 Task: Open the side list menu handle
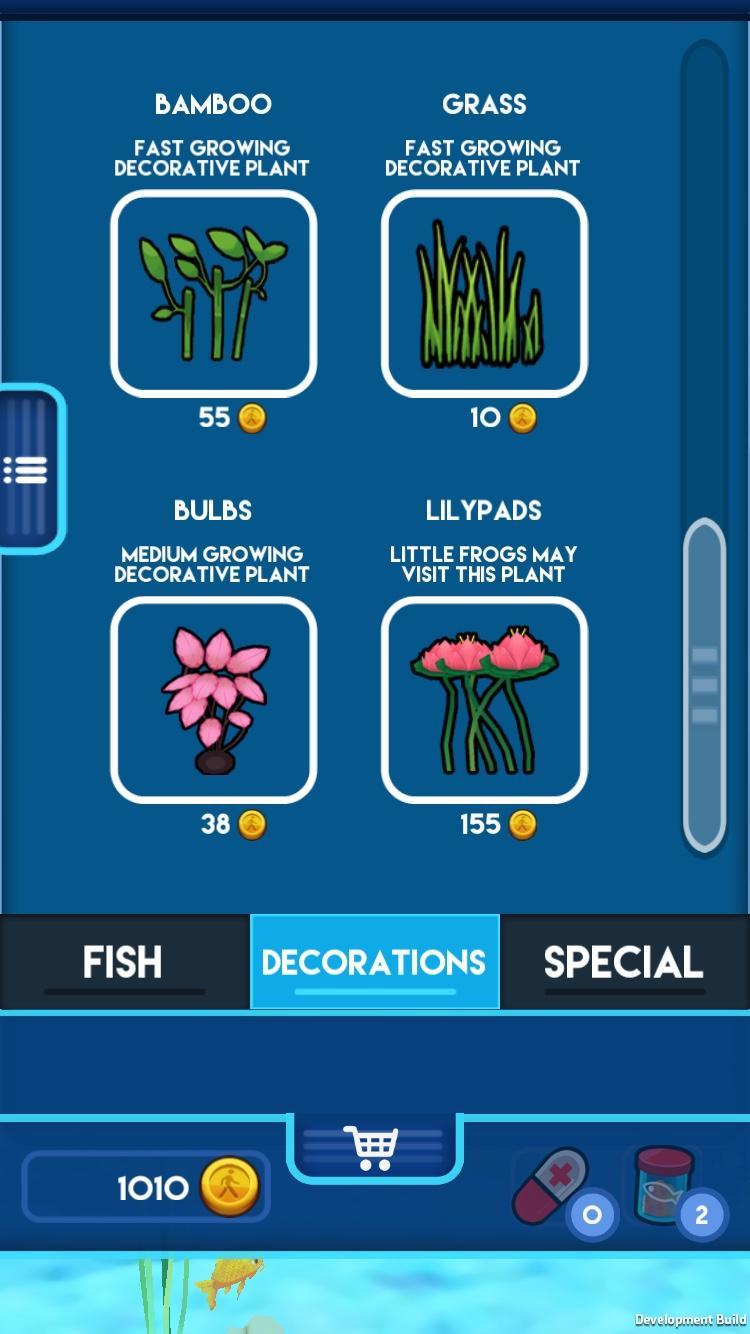pyautogui.click(x=27, y=468)
